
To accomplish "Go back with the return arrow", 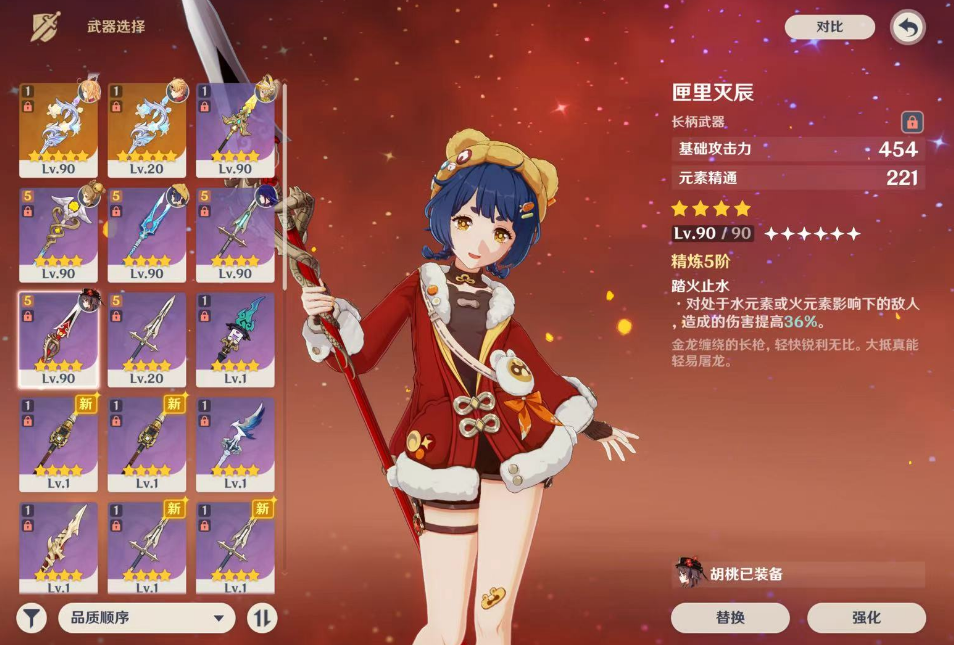I will click(x=907, y=27).
